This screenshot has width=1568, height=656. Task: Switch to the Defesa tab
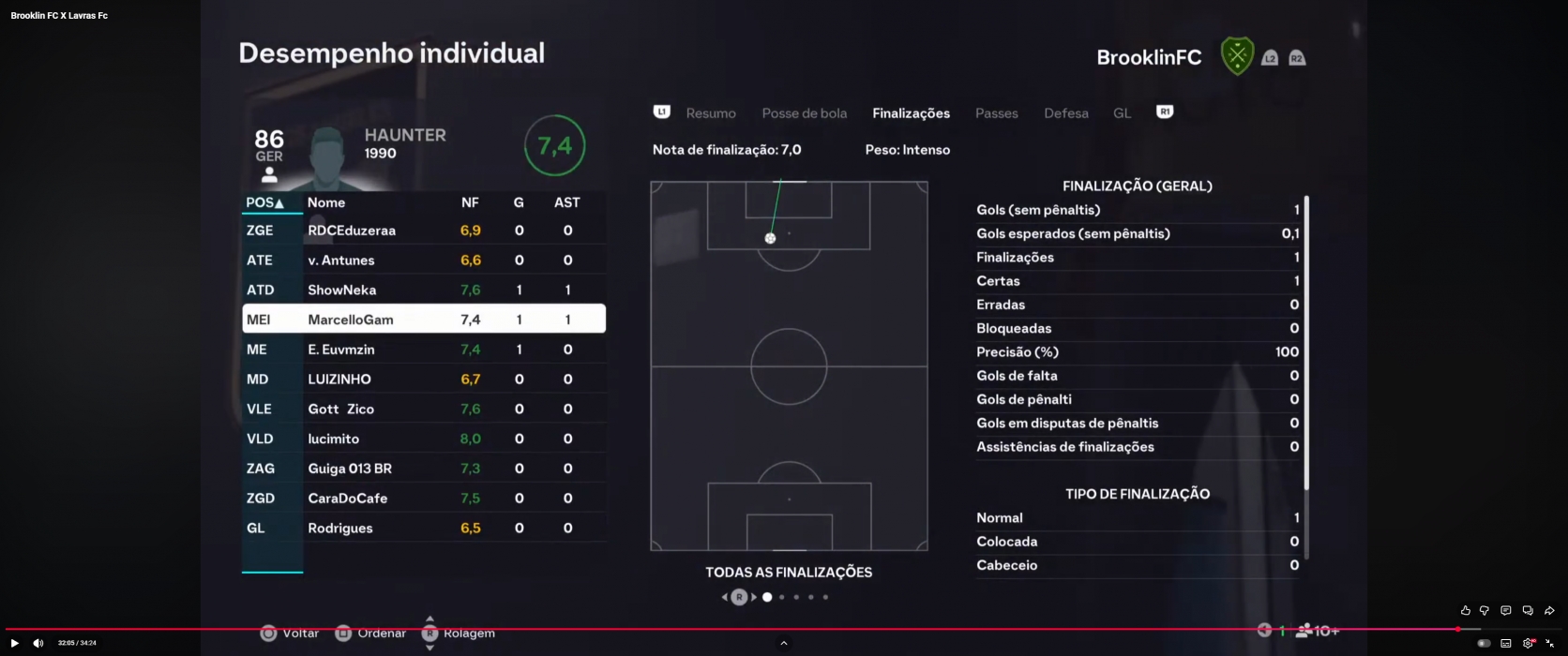click(x=1065, y=113)
